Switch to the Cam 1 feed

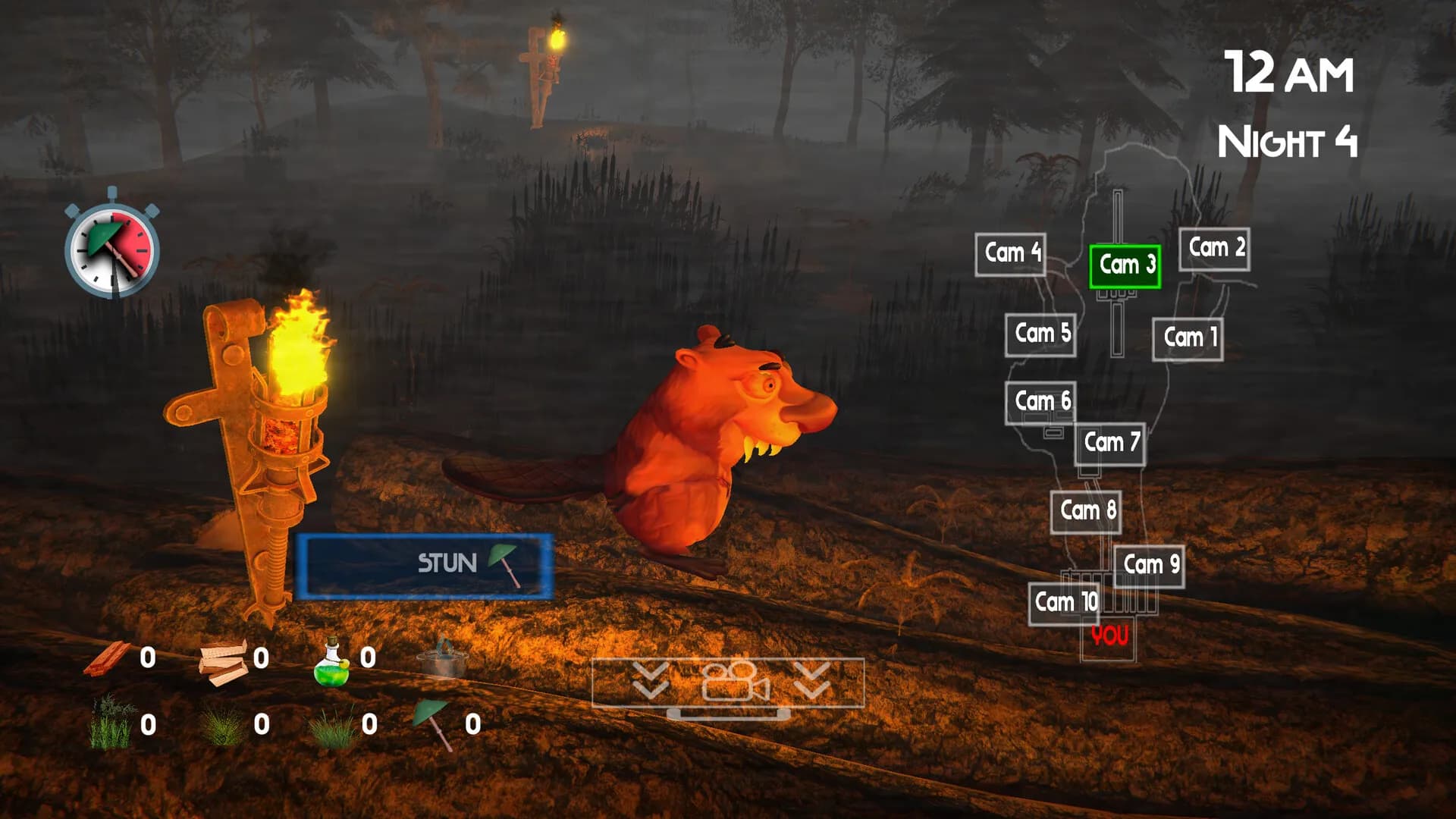1191,338
